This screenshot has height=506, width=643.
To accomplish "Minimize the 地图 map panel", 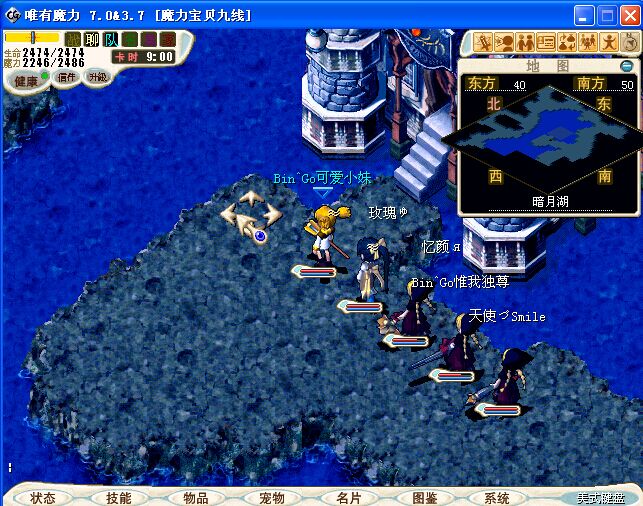I will pos(626,66).
